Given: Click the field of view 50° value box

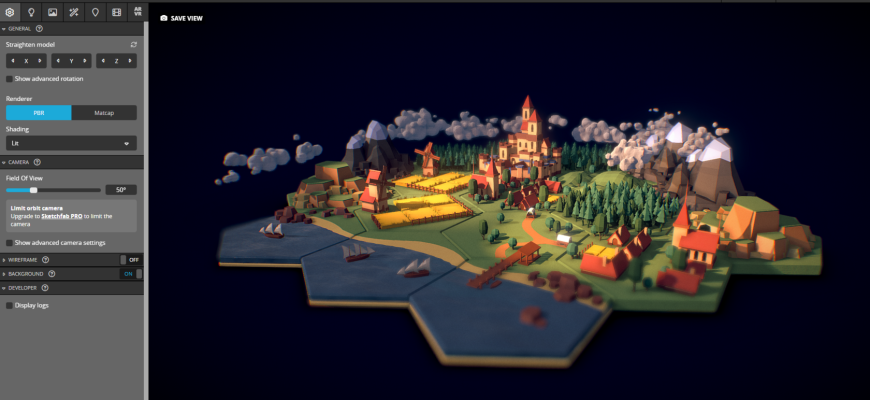Looking at the screenshot, I should [121, 189].
